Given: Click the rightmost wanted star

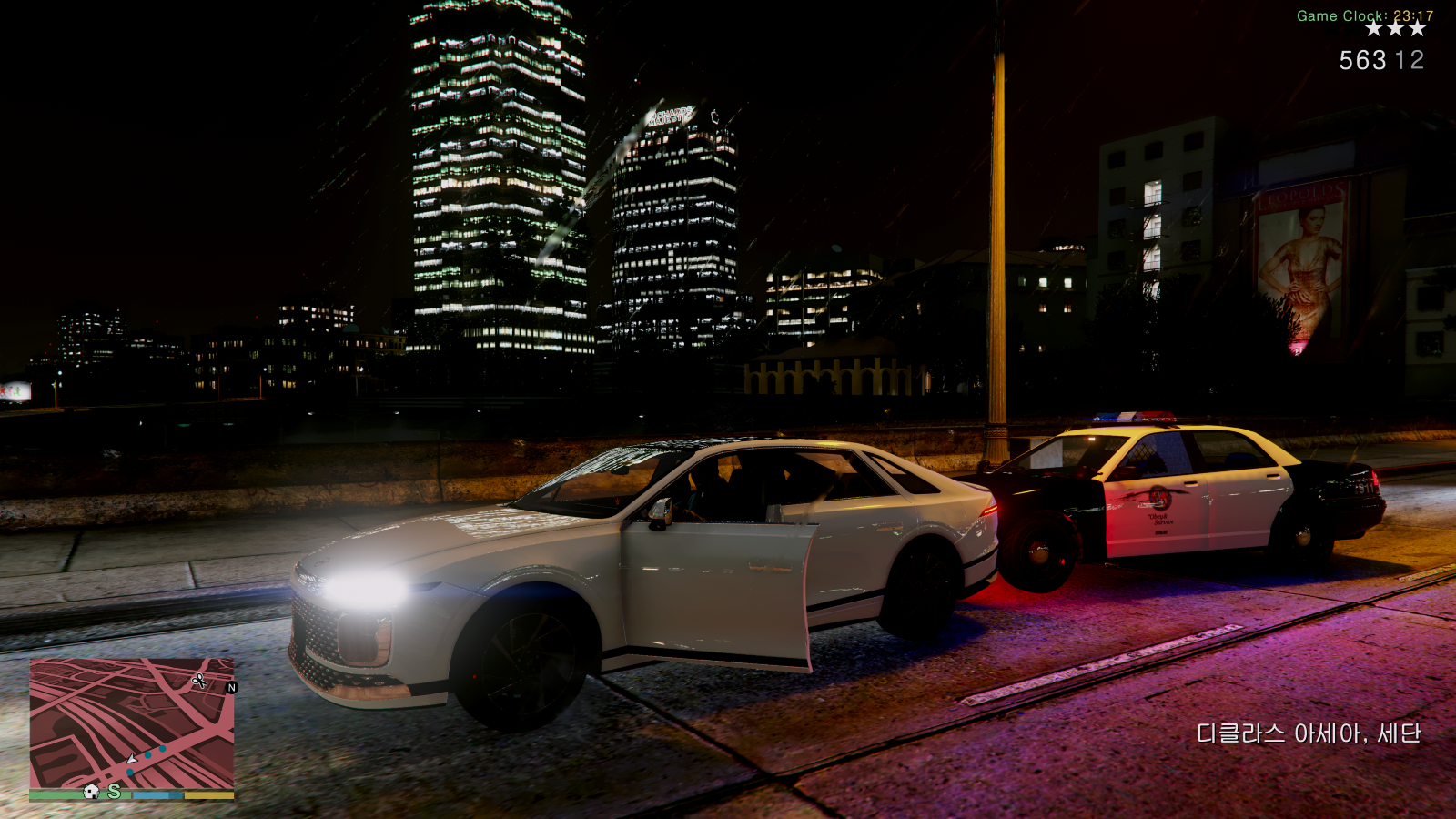Looking at the screenshot, I should (1417, 28).
